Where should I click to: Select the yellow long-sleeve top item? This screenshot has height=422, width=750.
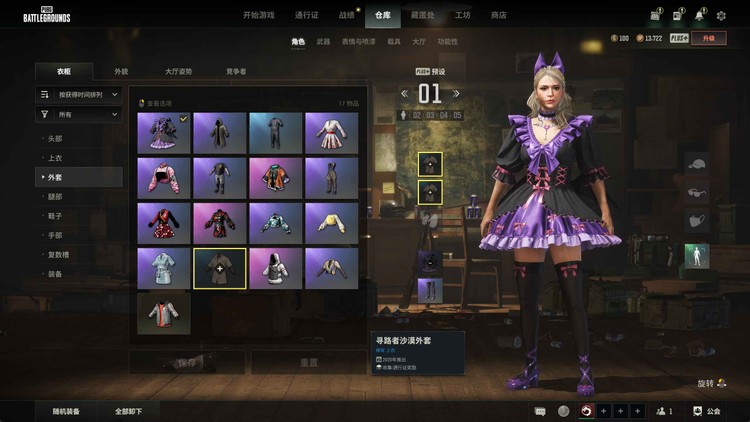331,222
